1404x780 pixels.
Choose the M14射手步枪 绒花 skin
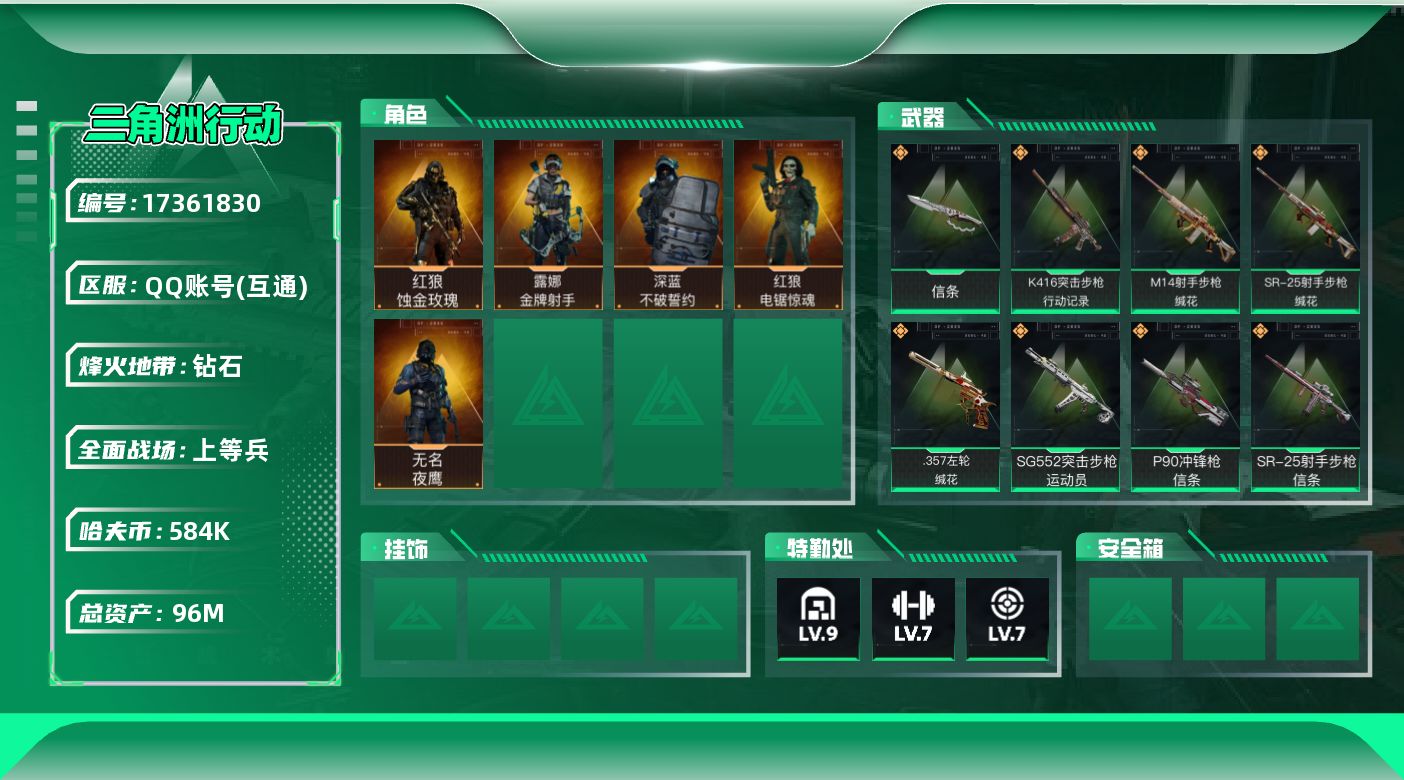(1185, 228)
